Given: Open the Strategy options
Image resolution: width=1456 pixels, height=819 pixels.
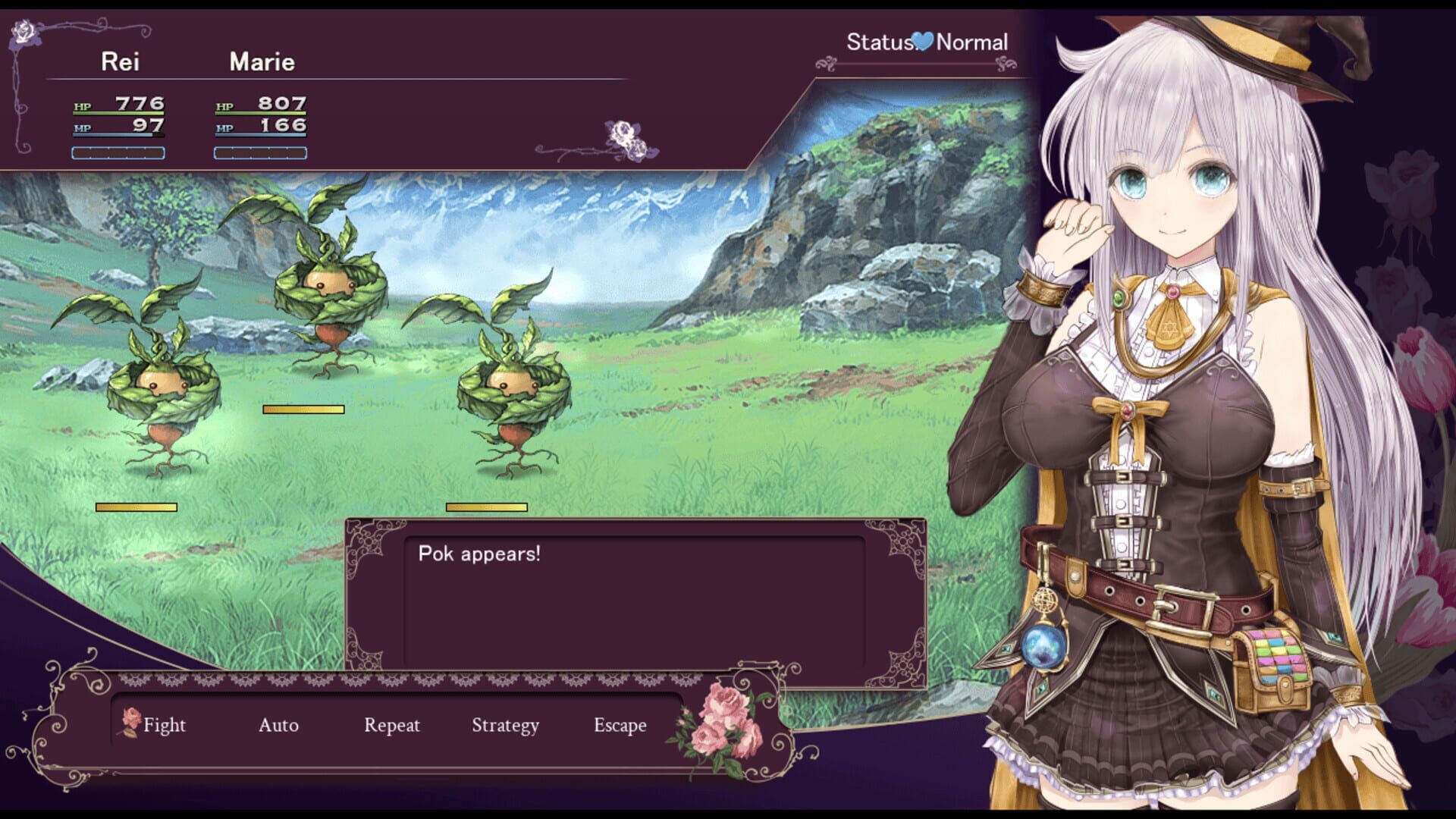Looking at the screenshot, I should [504, 725].
